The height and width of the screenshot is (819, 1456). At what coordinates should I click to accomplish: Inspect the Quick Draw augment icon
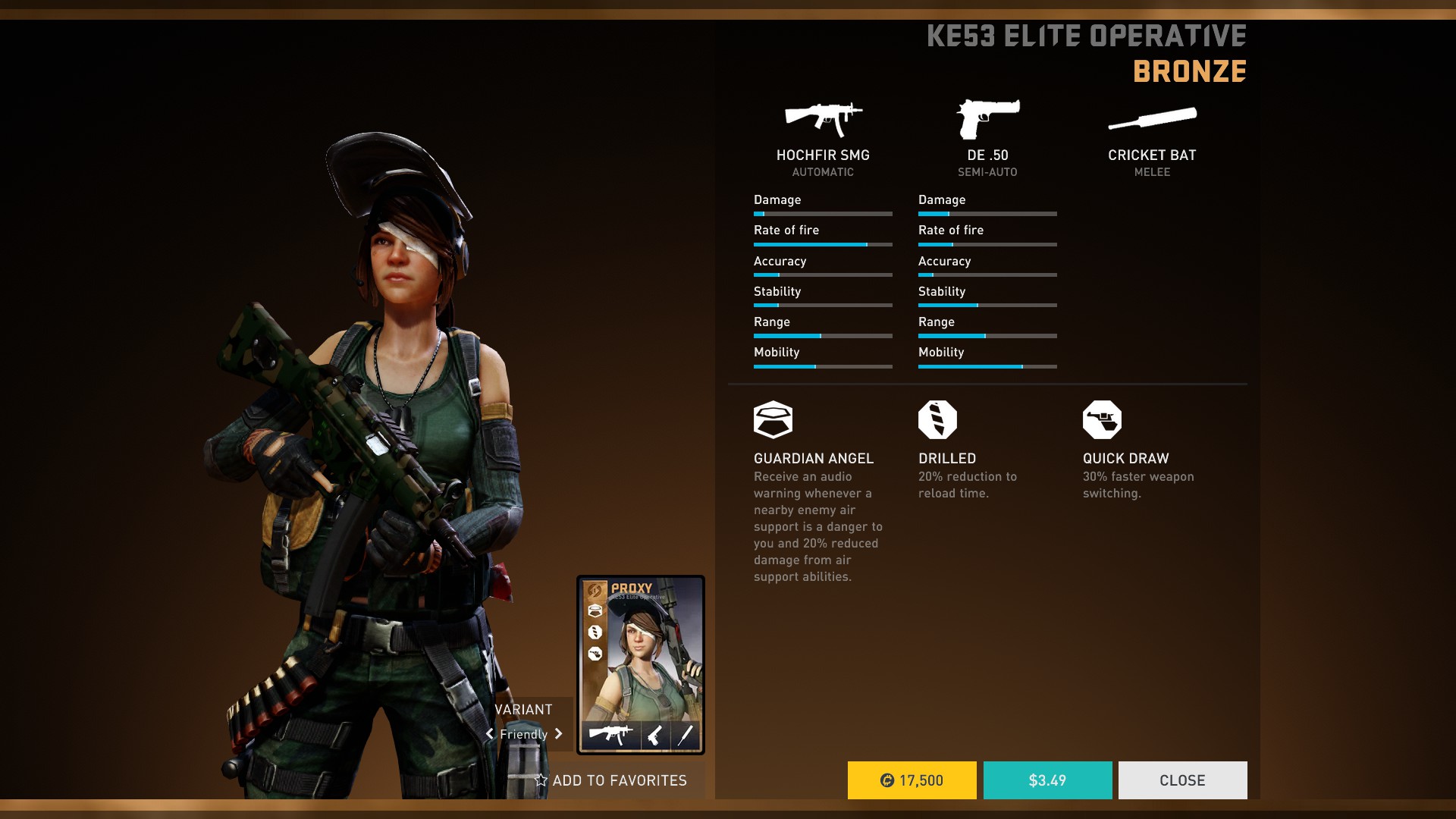pos(1102,419)
